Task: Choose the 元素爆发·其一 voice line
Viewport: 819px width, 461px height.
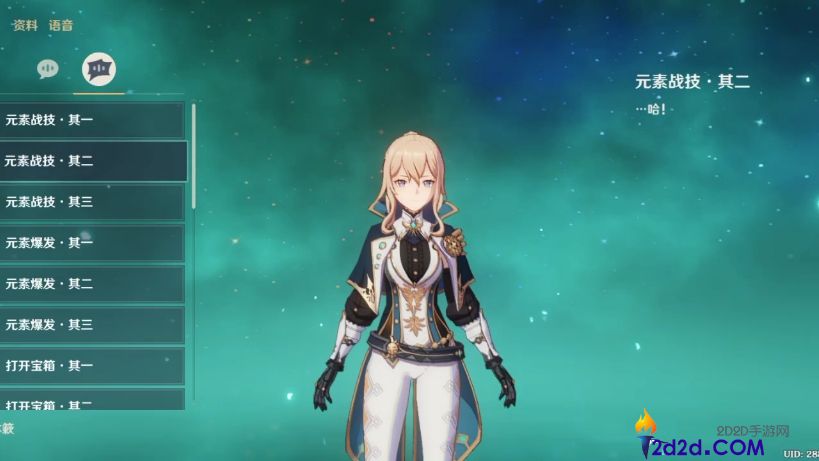Action: coord(92,243)
